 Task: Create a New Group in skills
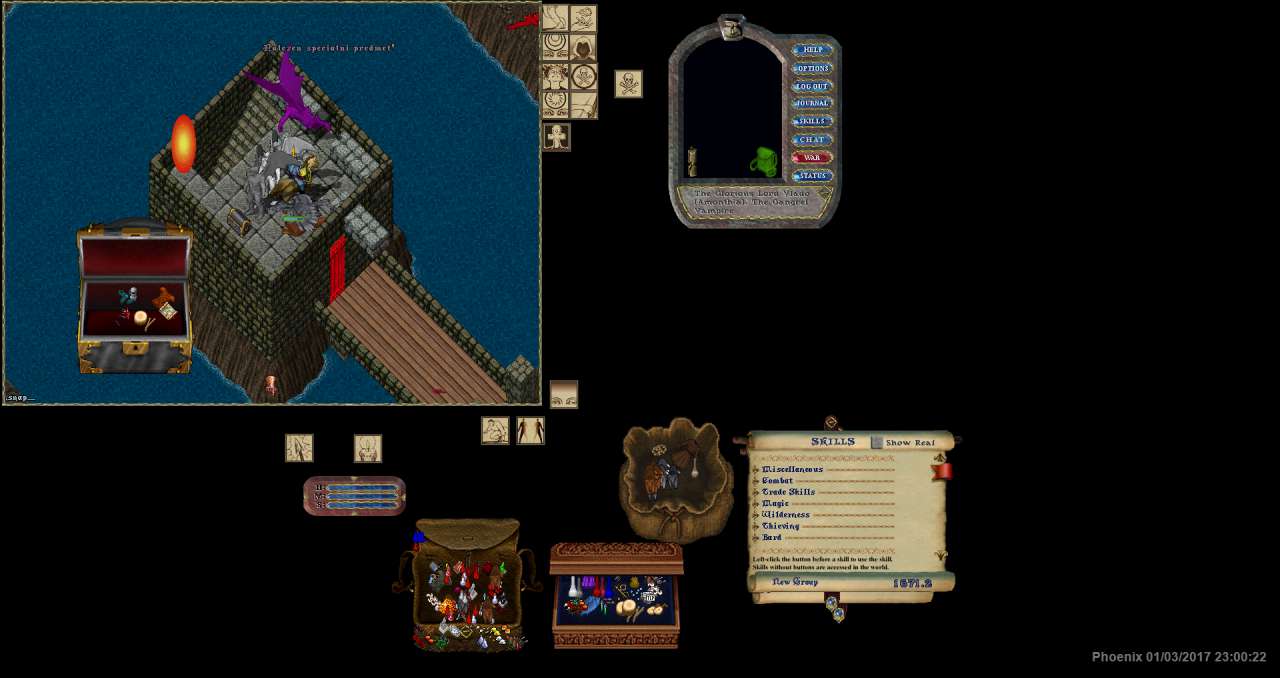795,582
